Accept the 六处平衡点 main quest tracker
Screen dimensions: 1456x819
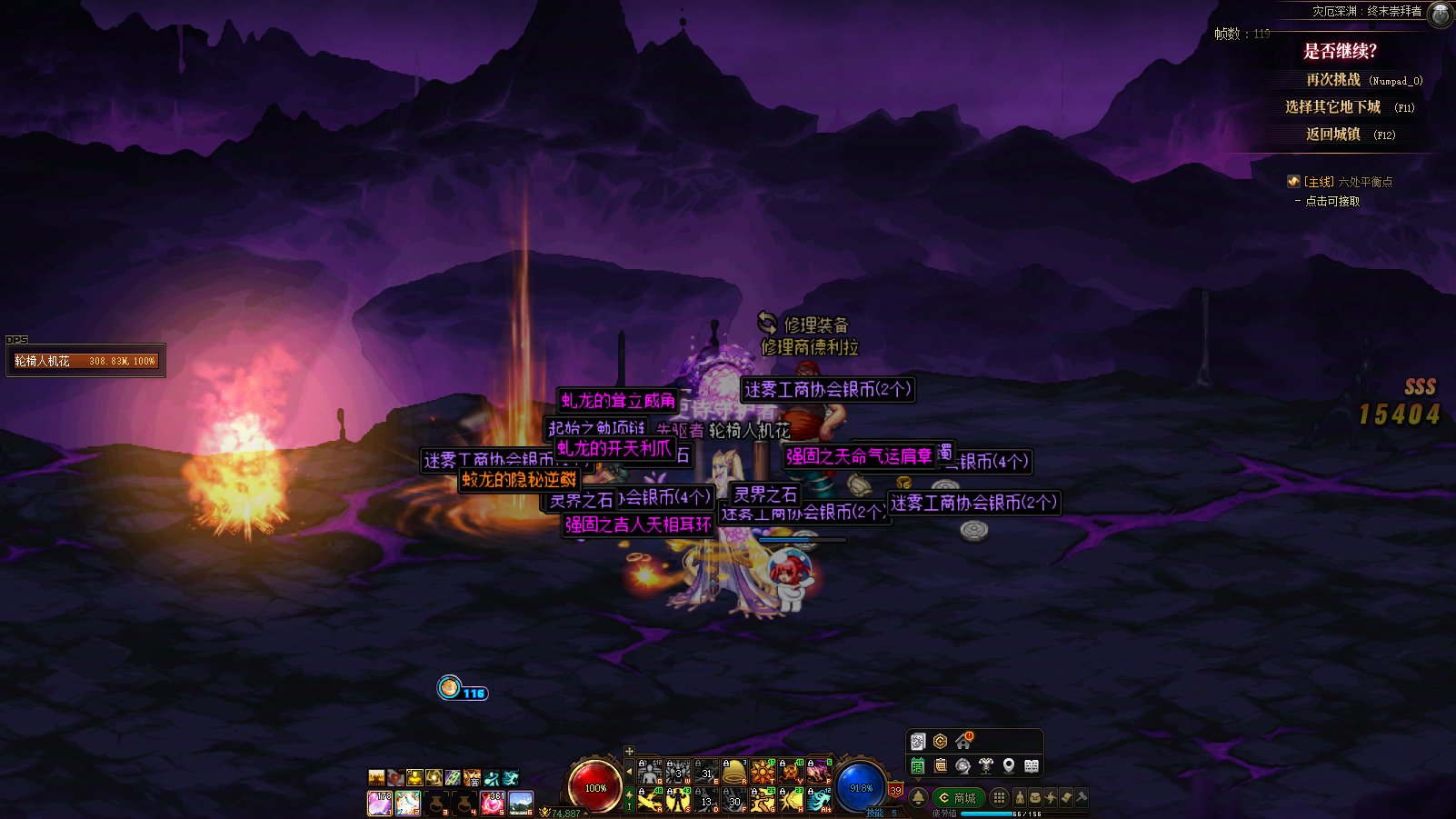[x=1347, y=182]
